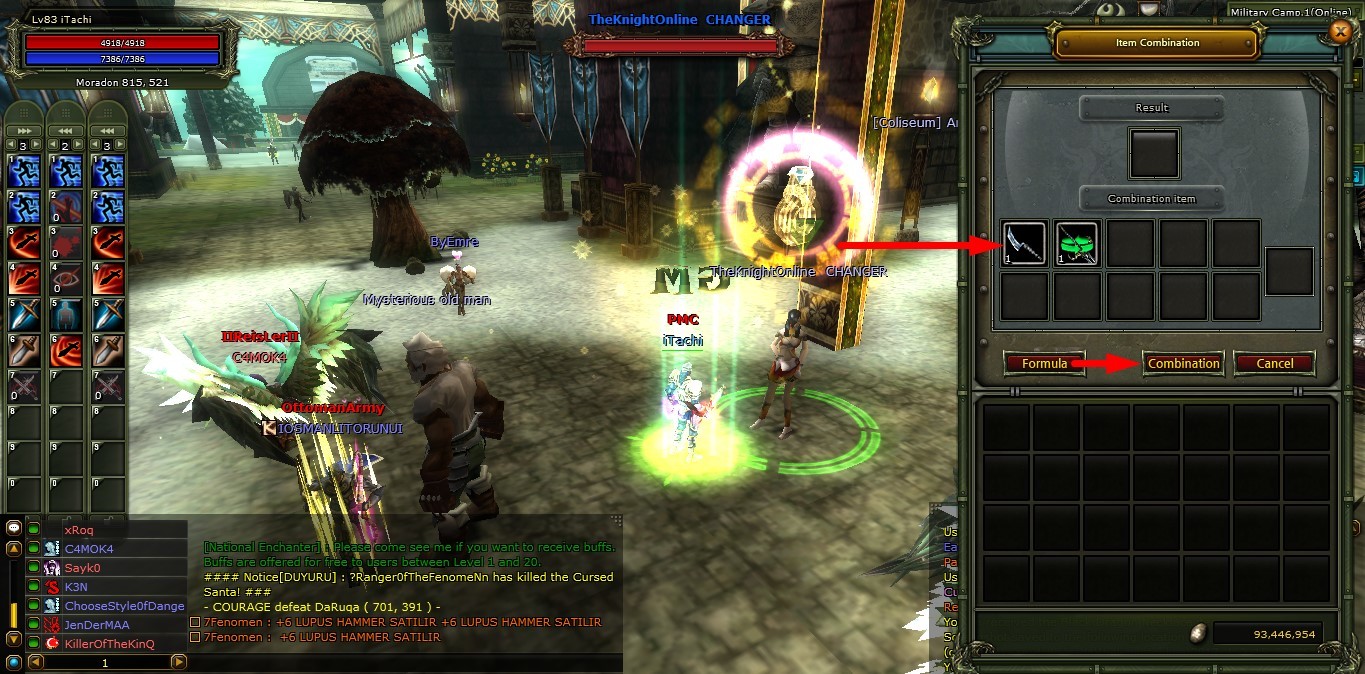
Task: Select the green ring combination item
Action: click(1077, 243)
